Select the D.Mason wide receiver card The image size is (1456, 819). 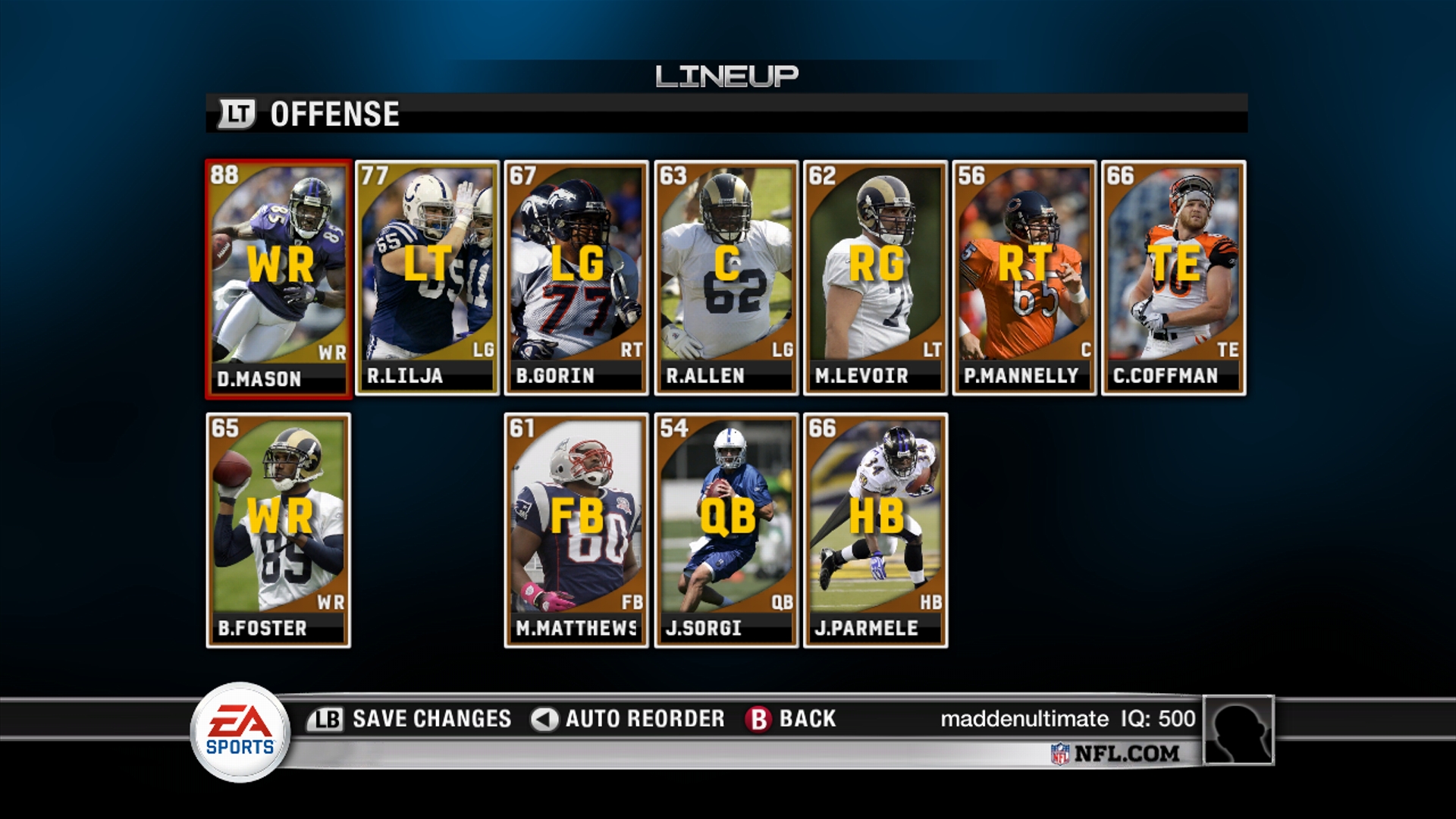coord(278,278)
